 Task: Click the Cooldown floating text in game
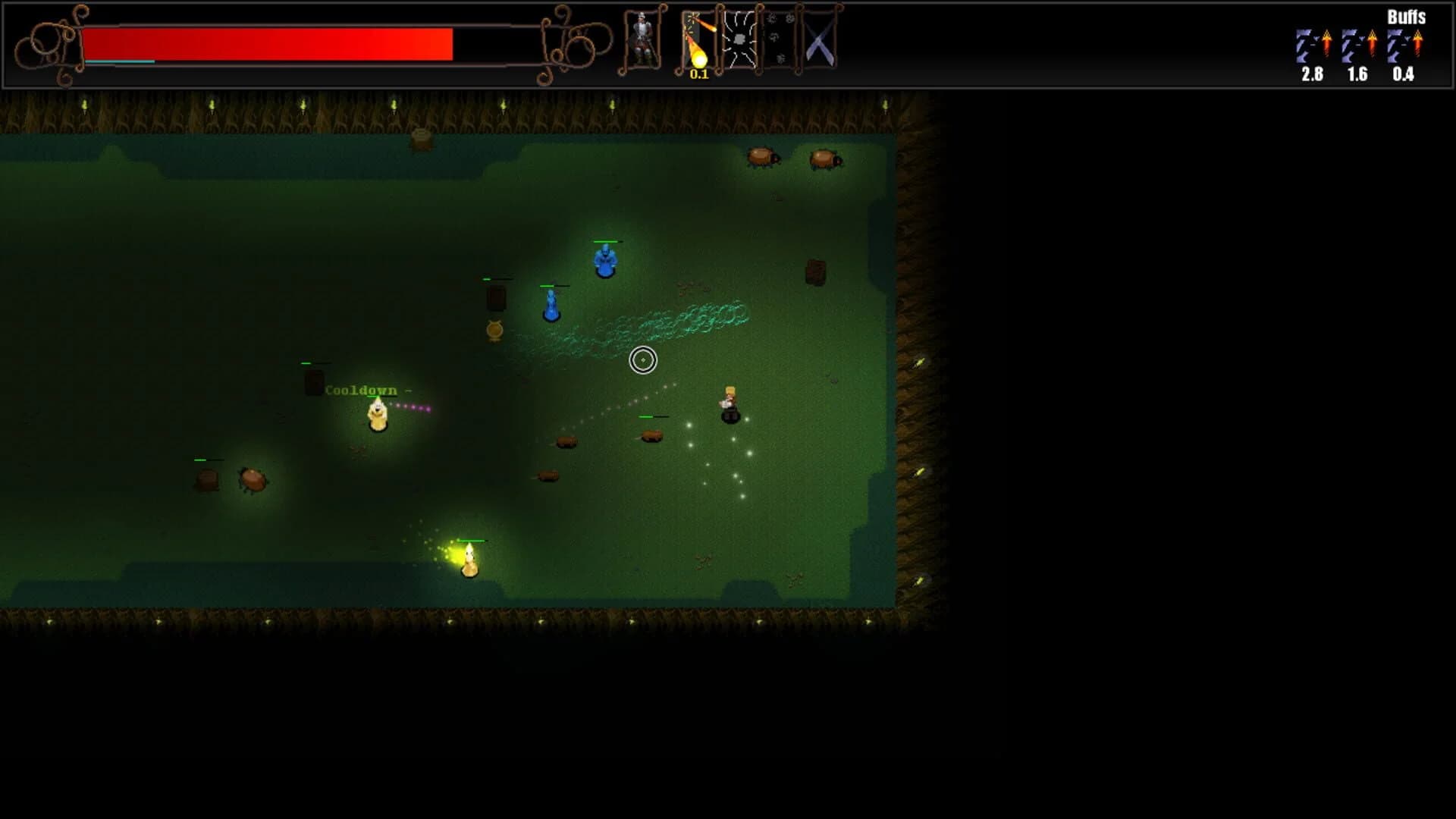362,389
